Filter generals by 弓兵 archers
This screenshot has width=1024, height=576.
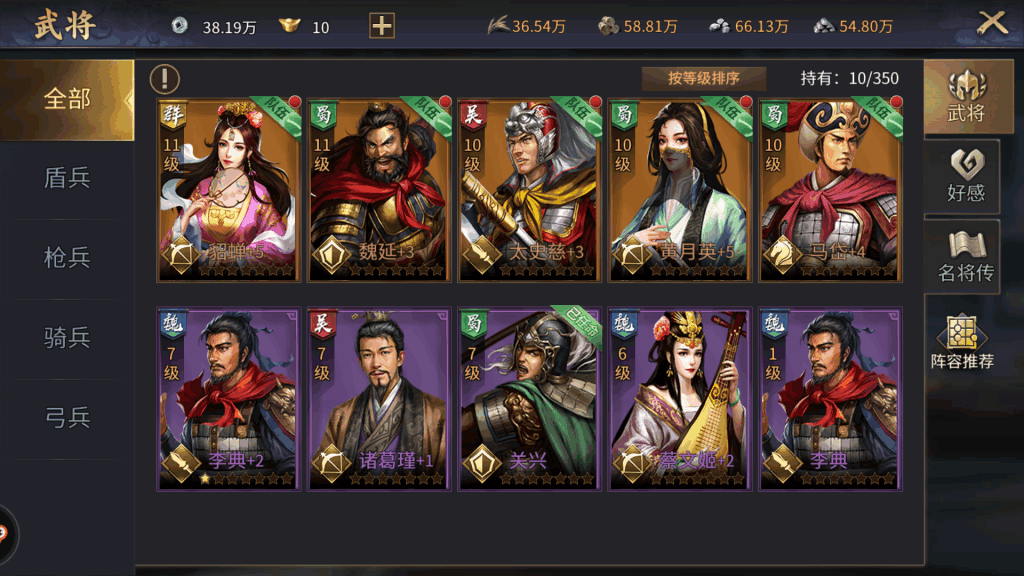[67, 418]
